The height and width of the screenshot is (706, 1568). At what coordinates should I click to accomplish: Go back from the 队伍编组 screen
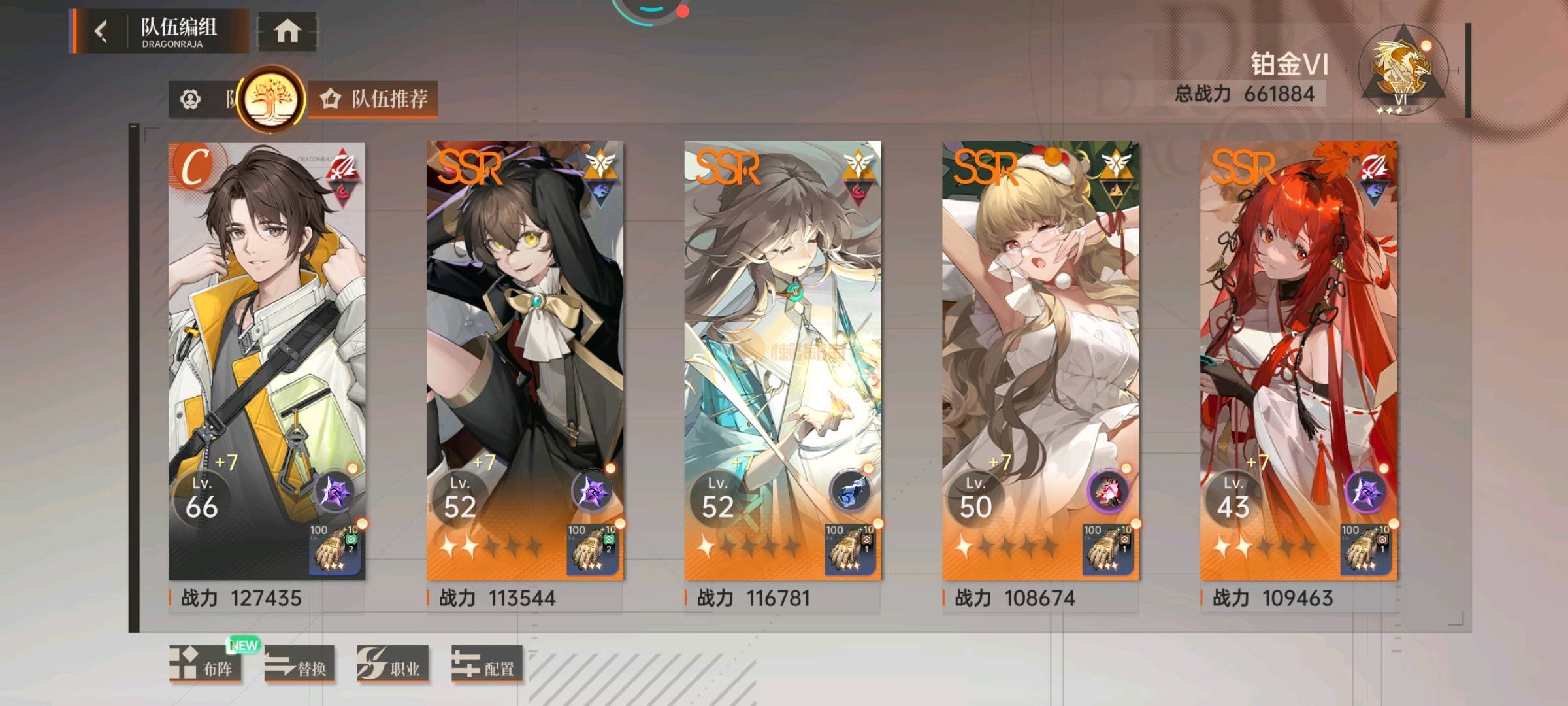click(101, 31)
